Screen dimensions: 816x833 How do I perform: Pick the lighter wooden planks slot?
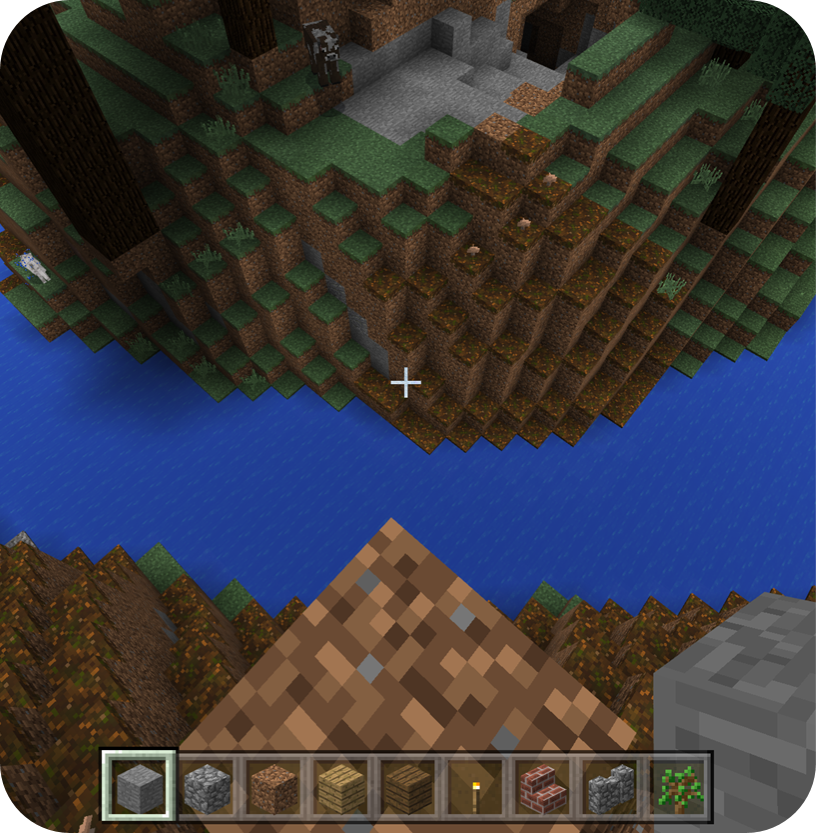point(341,786)
